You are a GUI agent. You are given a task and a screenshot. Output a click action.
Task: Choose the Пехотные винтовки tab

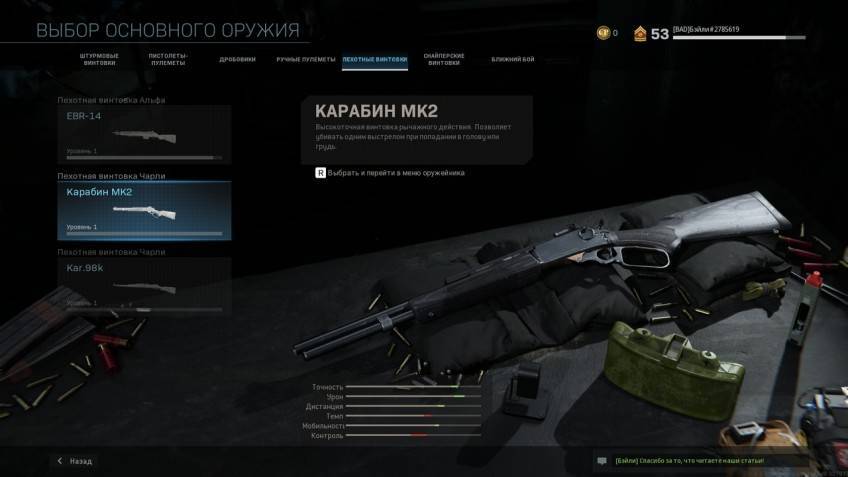coord(375,59)
